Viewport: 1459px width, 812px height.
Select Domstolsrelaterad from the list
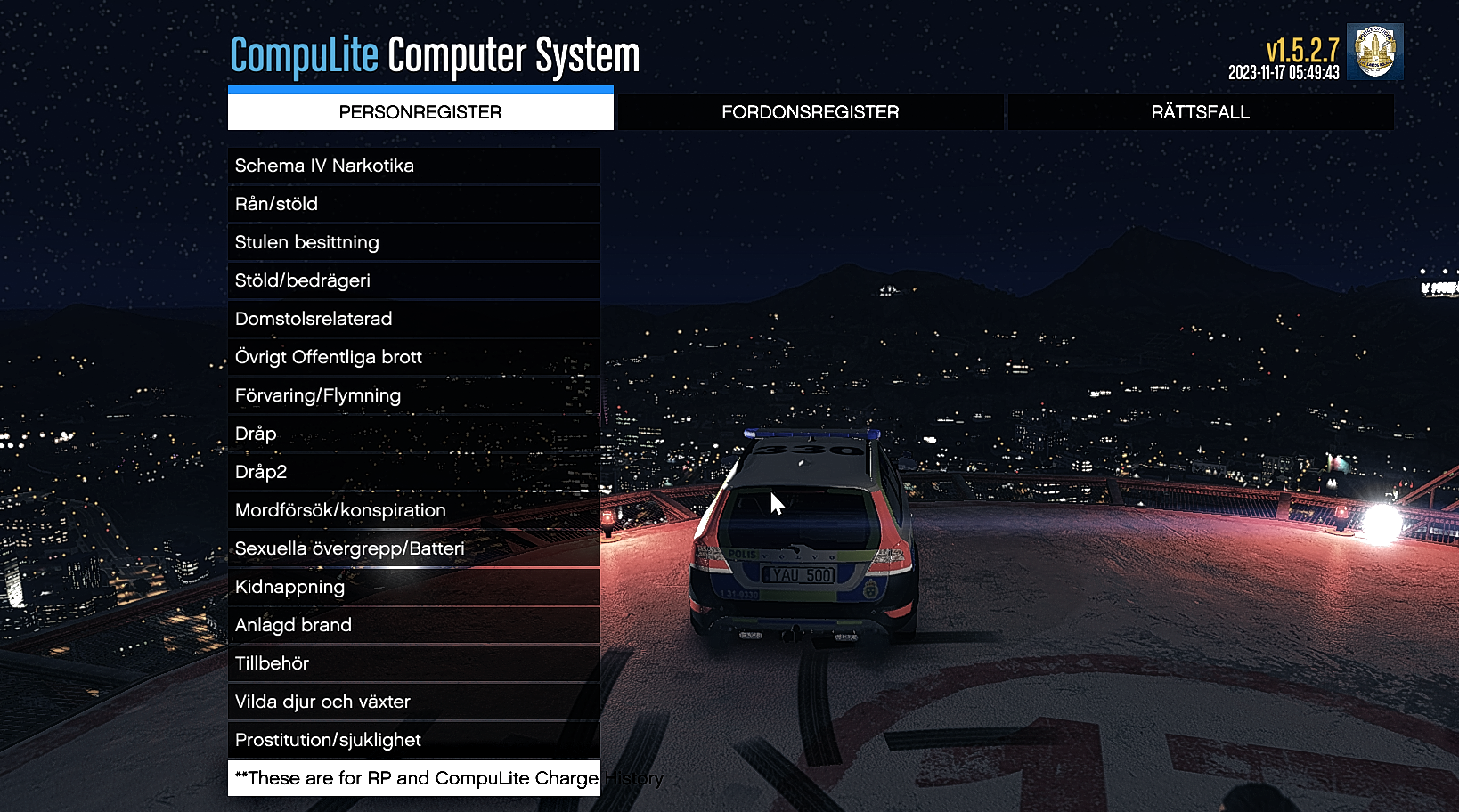(x=413, y=319)
